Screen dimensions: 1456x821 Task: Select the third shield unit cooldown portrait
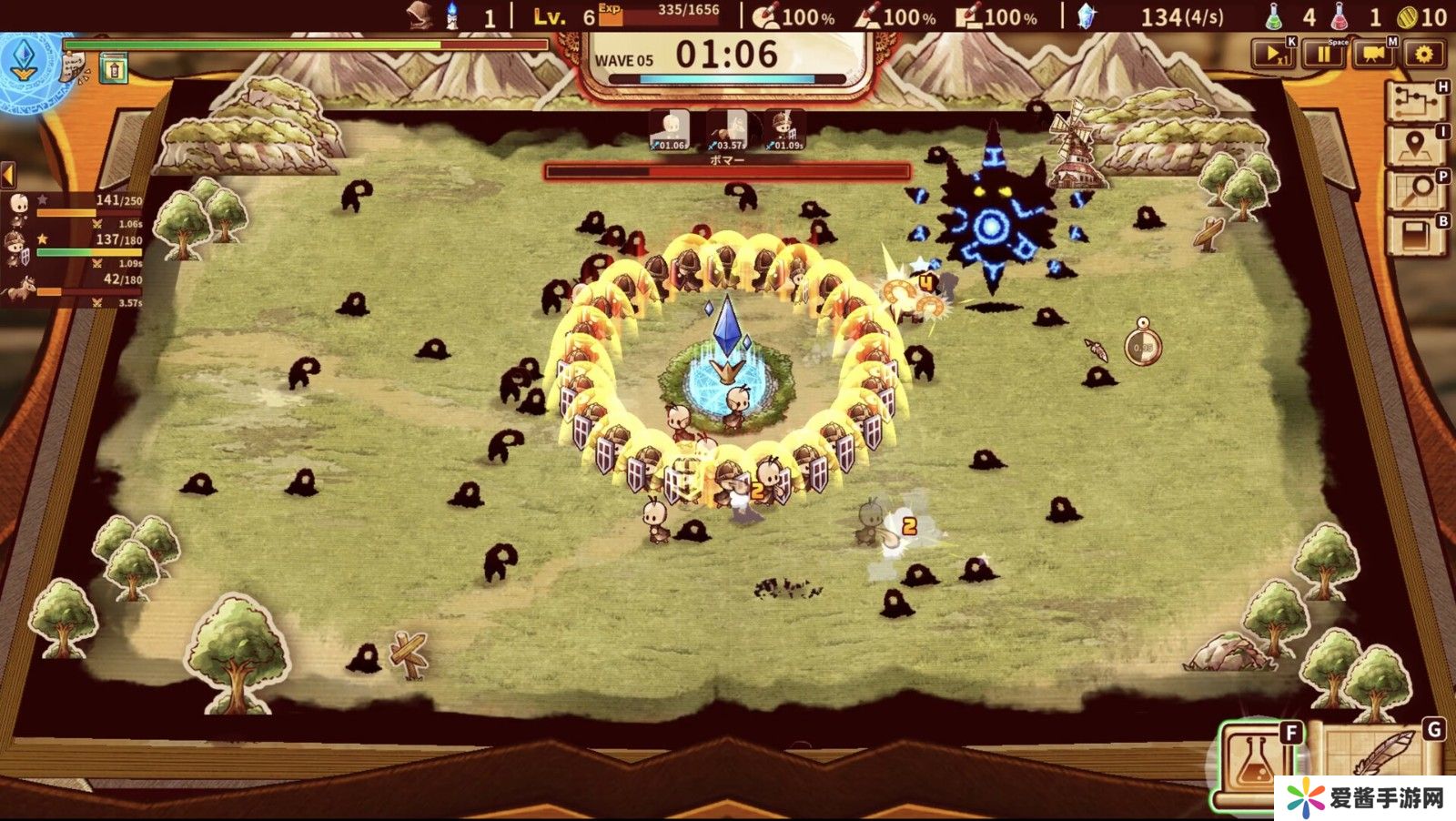tap(784, 130)
